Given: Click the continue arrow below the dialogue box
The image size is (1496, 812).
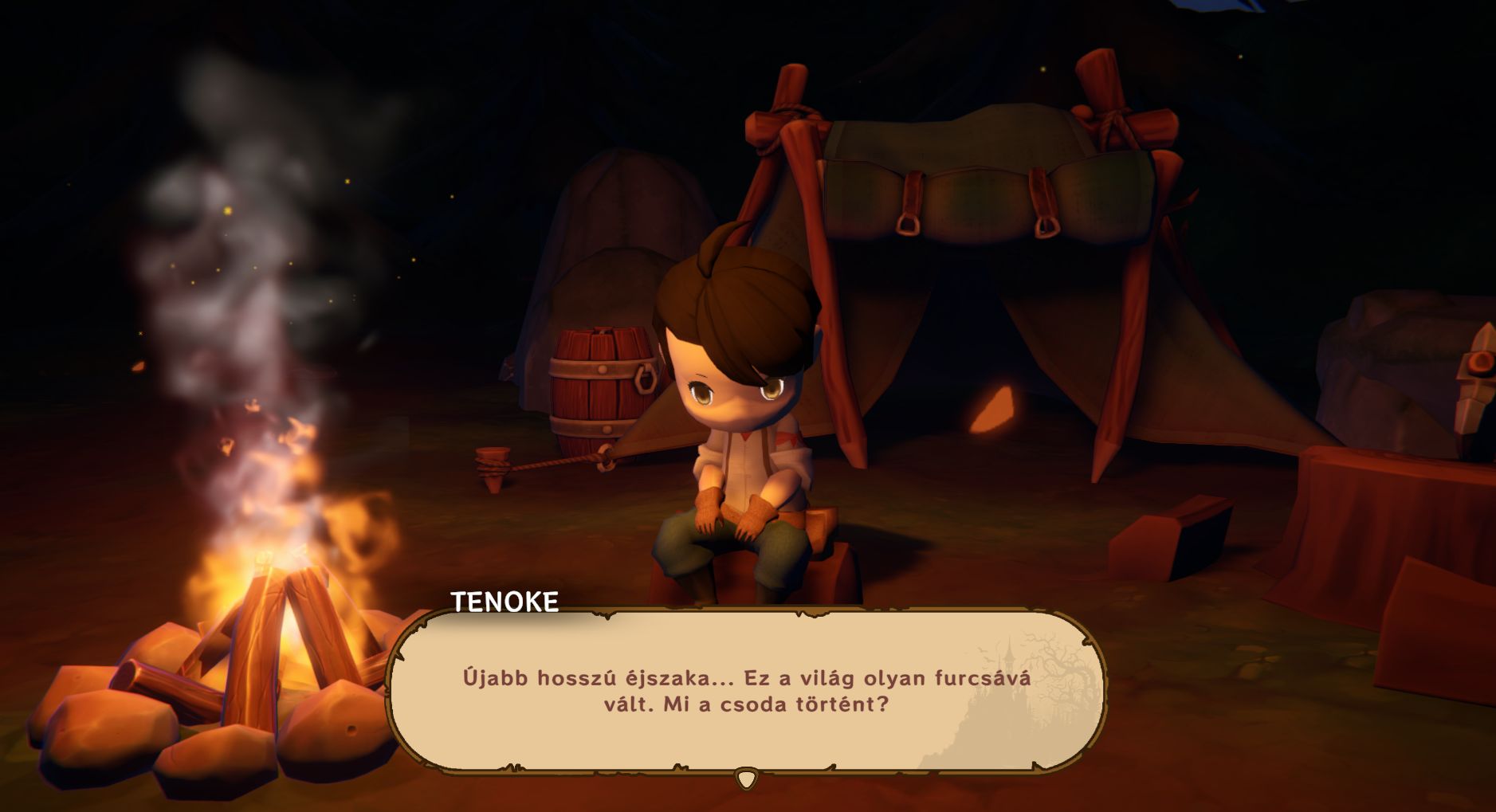Looking at the screenshot, I should [746, 779].
